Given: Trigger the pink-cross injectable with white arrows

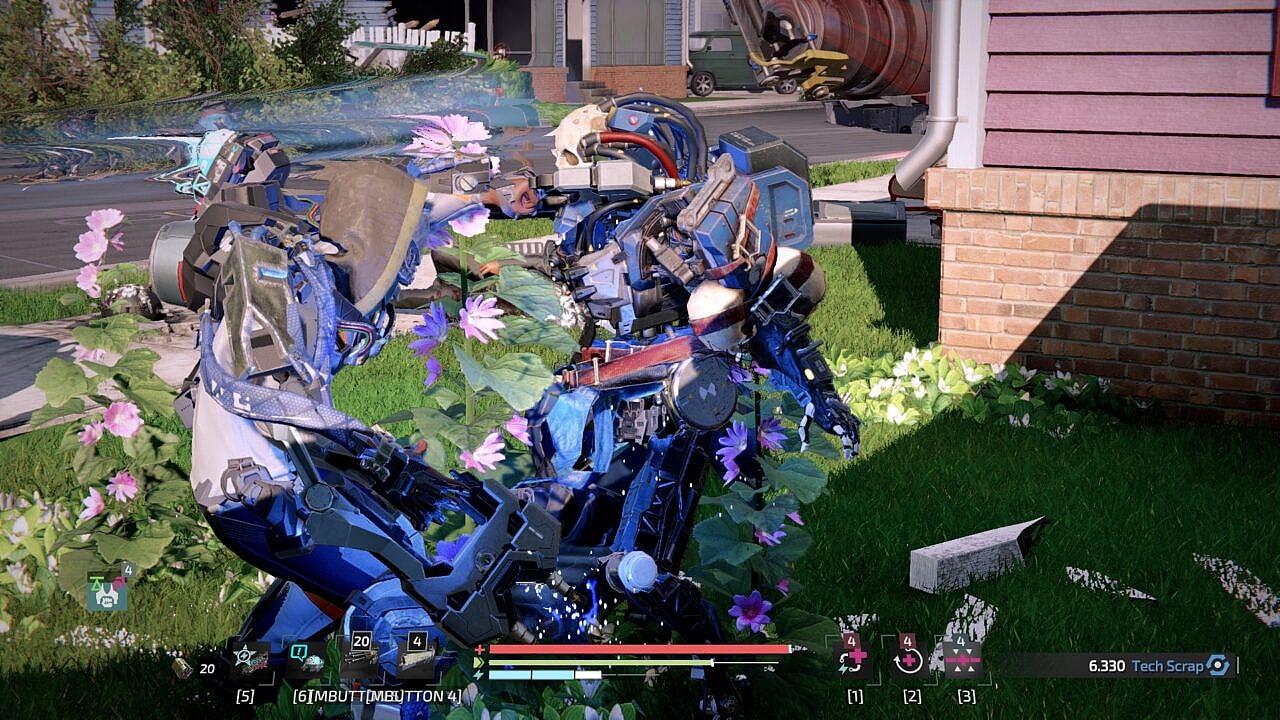Looking at the screenshot, I should pyautogui.click(x=963, y=660).
